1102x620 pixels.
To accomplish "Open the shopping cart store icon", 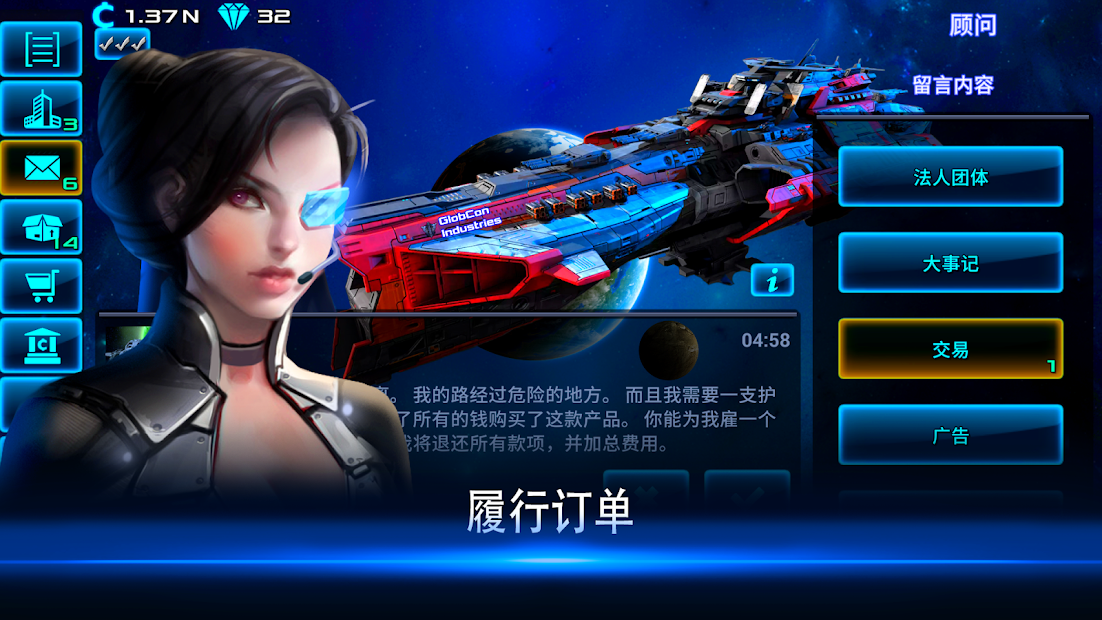I will point(42,285).
